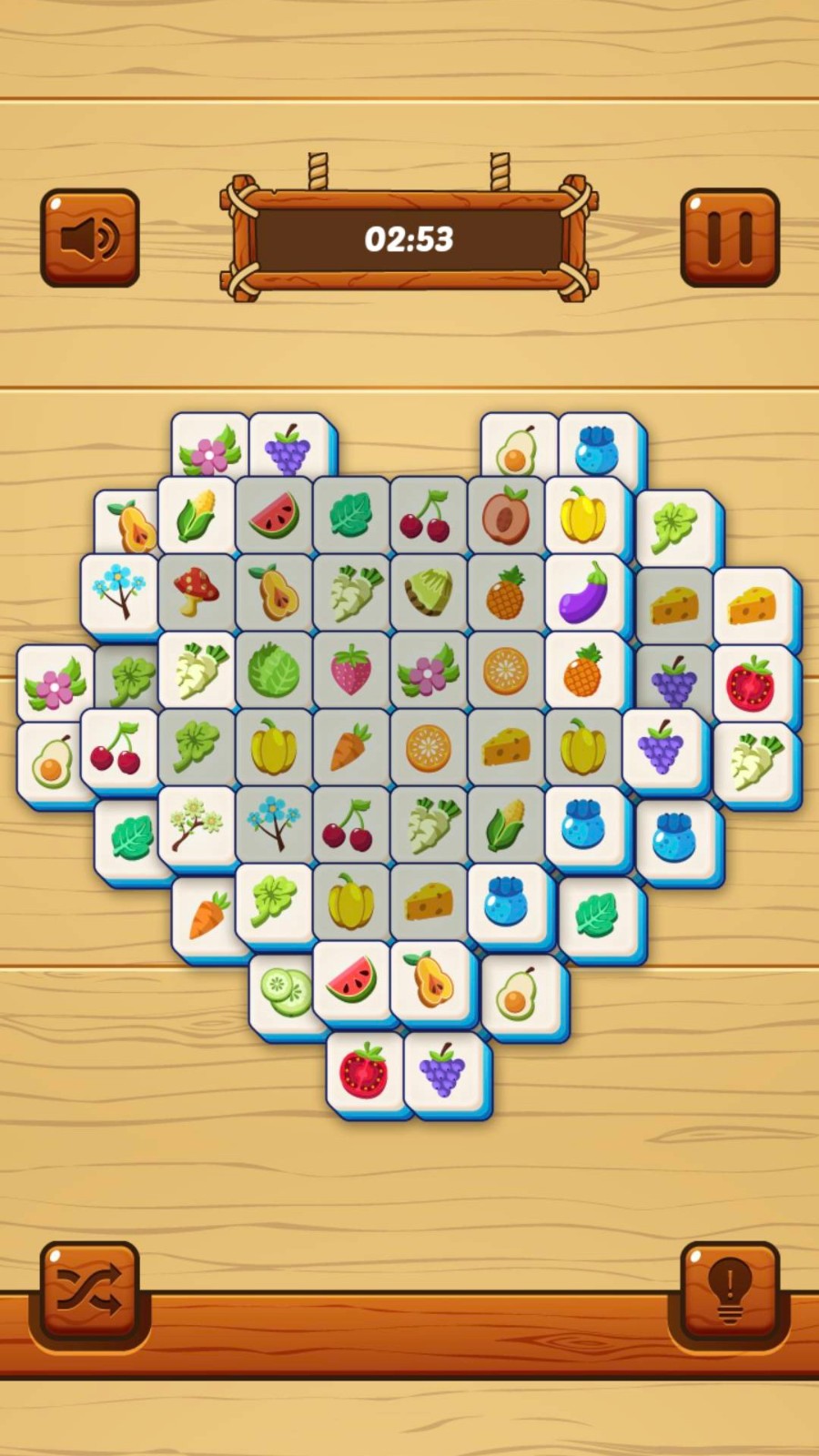Pick the red mushroom tile
Screen dimensions: 819x1456
tap(197, 593)
